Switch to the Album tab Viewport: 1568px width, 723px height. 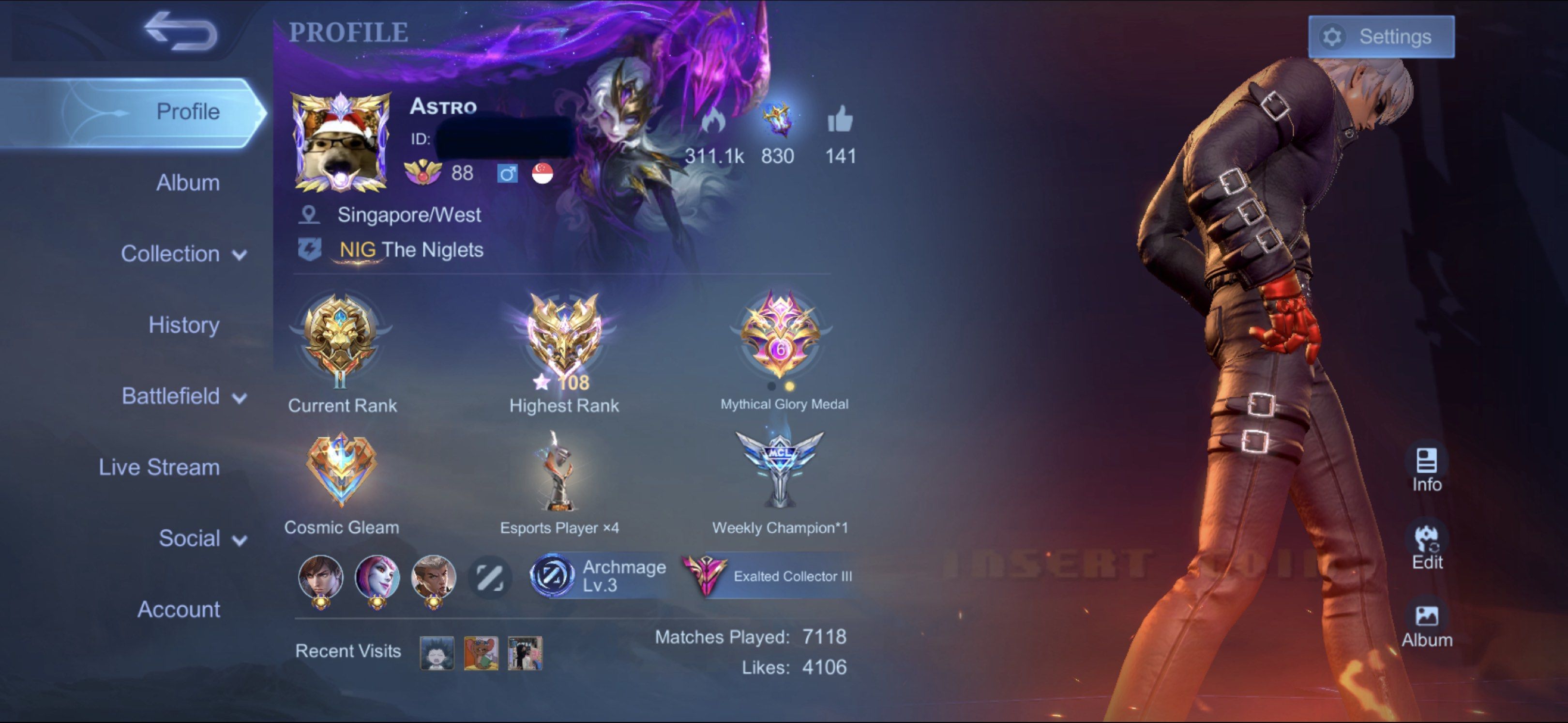tap(187, 183)
